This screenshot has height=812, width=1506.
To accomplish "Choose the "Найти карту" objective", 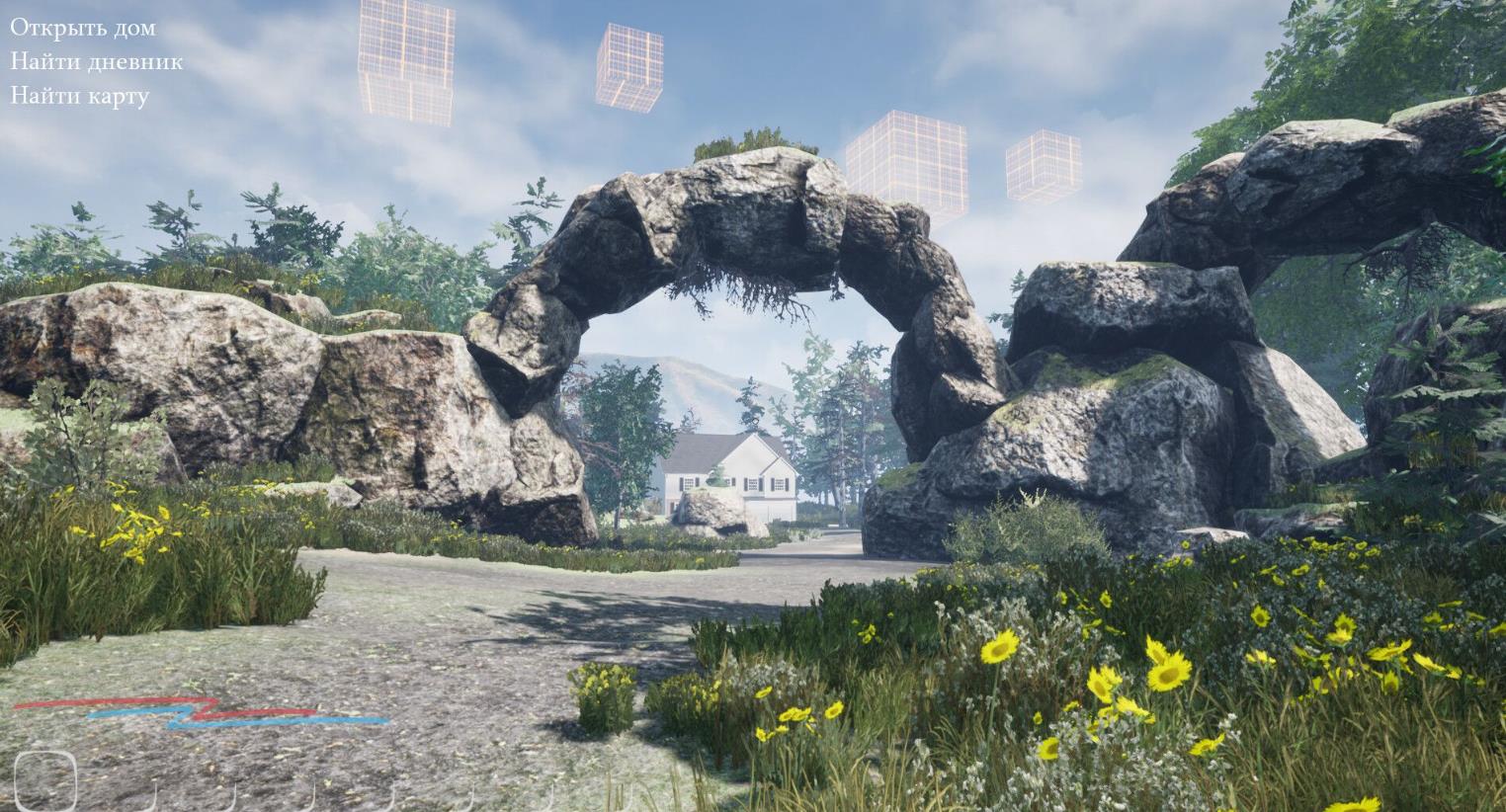I will 79,96.
